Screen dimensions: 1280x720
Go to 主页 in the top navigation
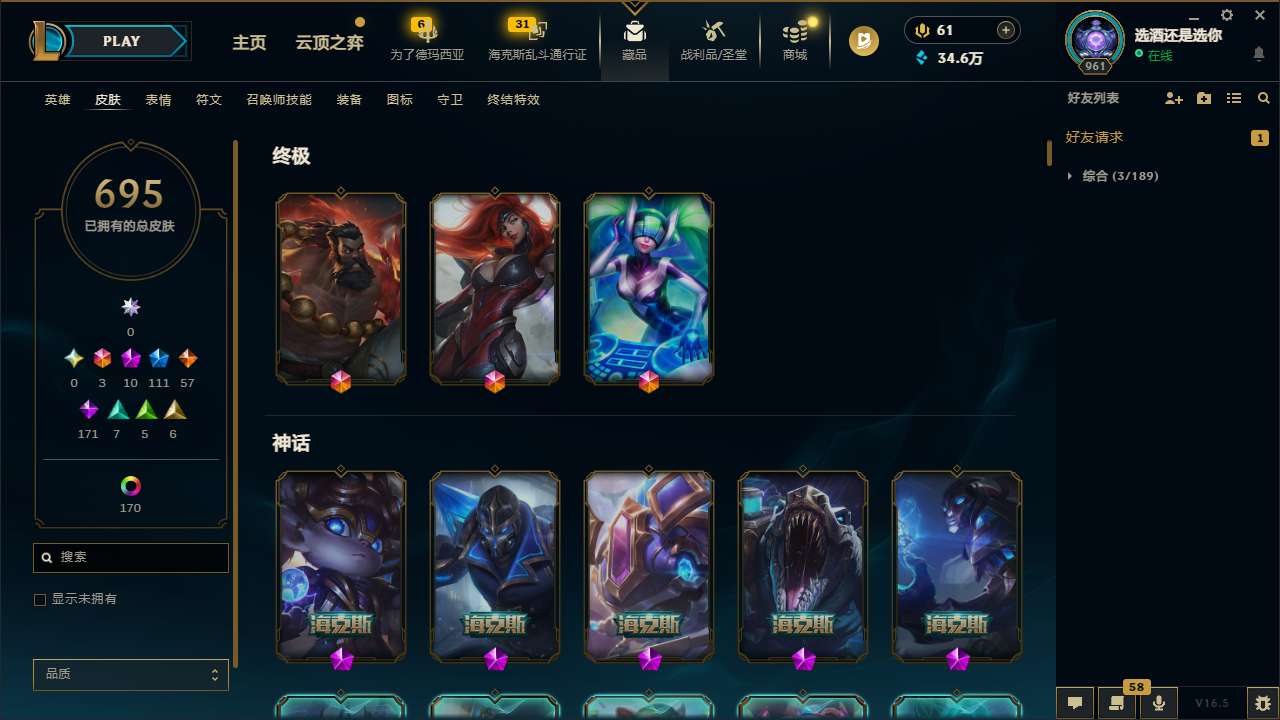click(248, 43)
